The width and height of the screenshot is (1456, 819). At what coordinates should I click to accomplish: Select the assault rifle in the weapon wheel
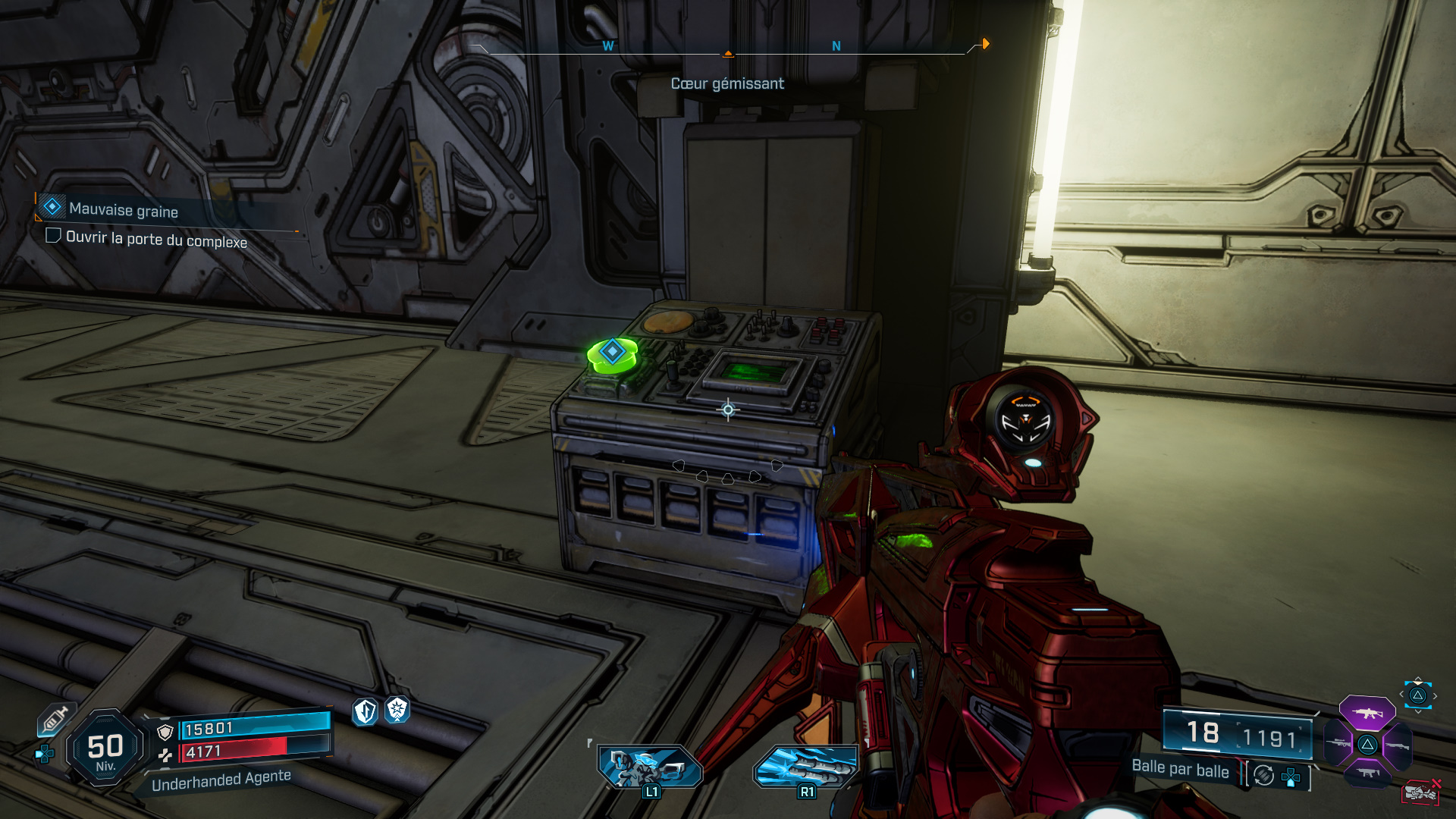click(x=1367, y=714)
